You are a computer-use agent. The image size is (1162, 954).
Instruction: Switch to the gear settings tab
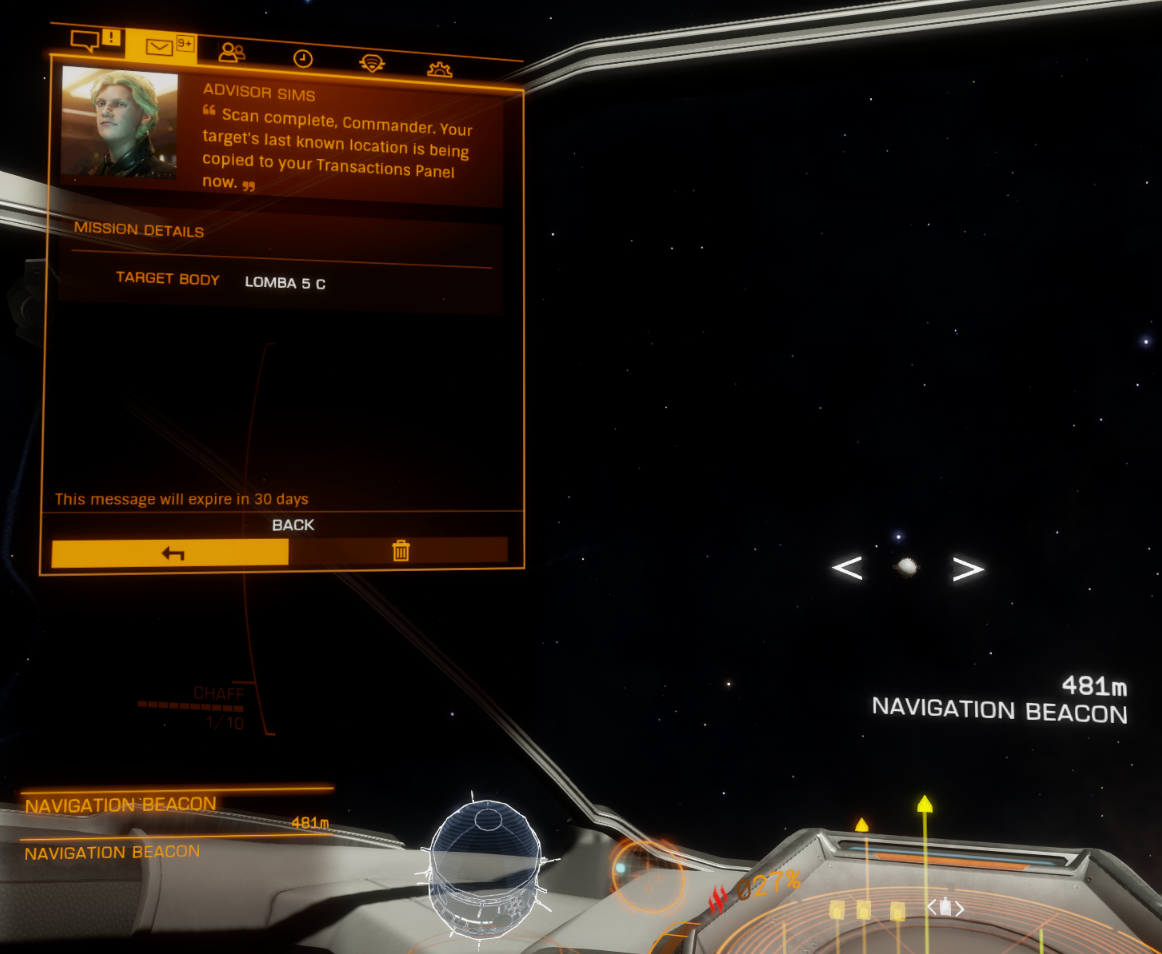439,70
